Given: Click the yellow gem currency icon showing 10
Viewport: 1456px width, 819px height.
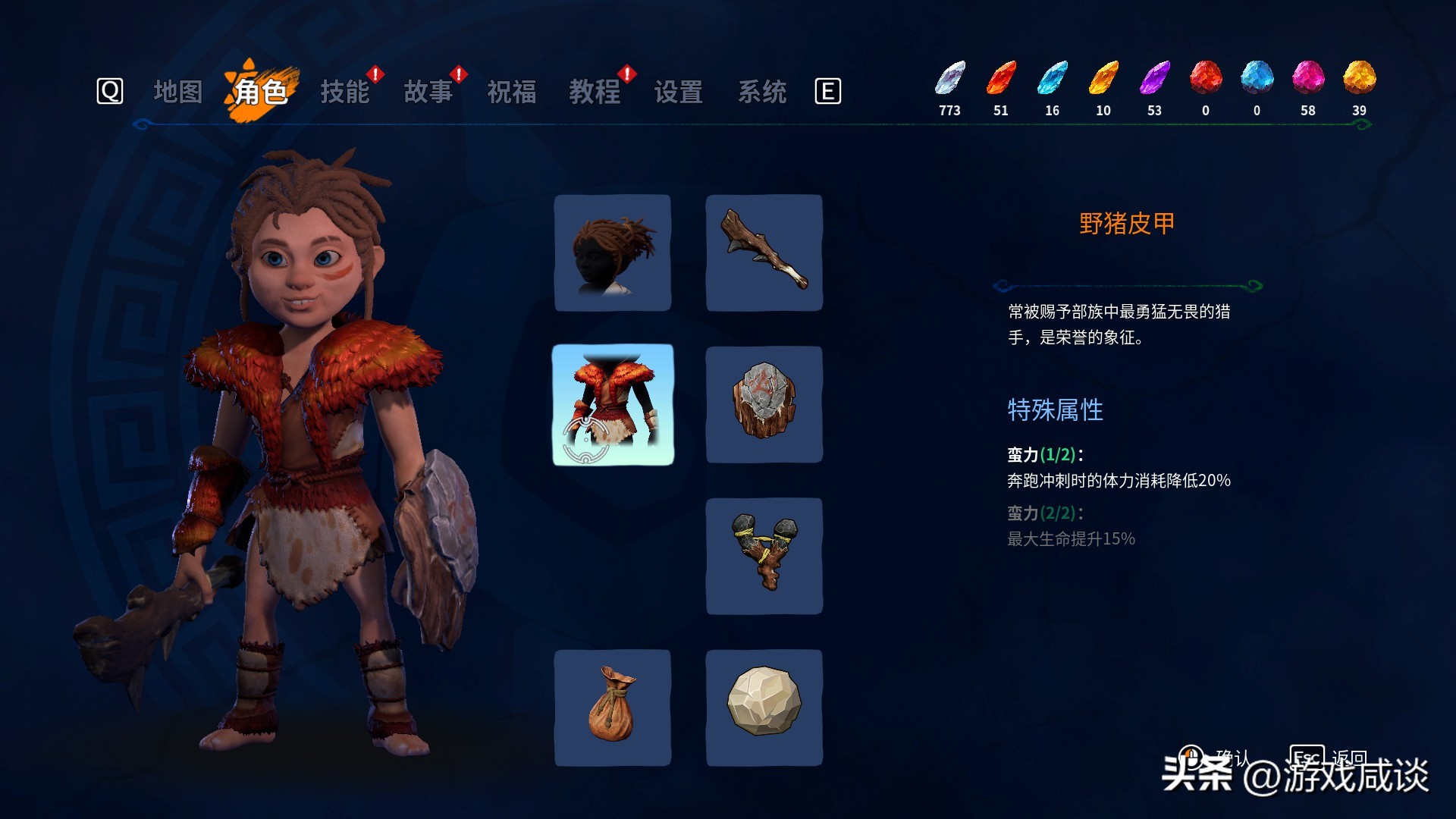Looking at the screenshot, I should click(1103, 80).
